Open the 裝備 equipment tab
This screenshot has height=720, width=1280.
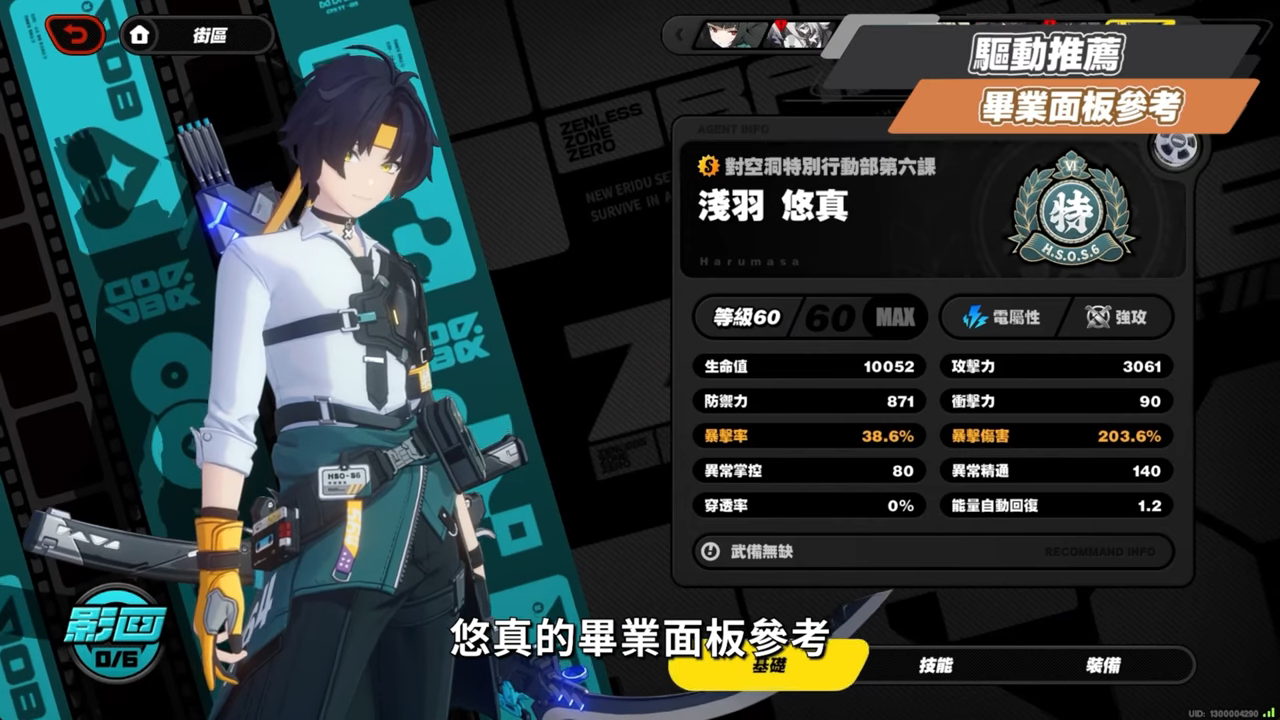1103,665
